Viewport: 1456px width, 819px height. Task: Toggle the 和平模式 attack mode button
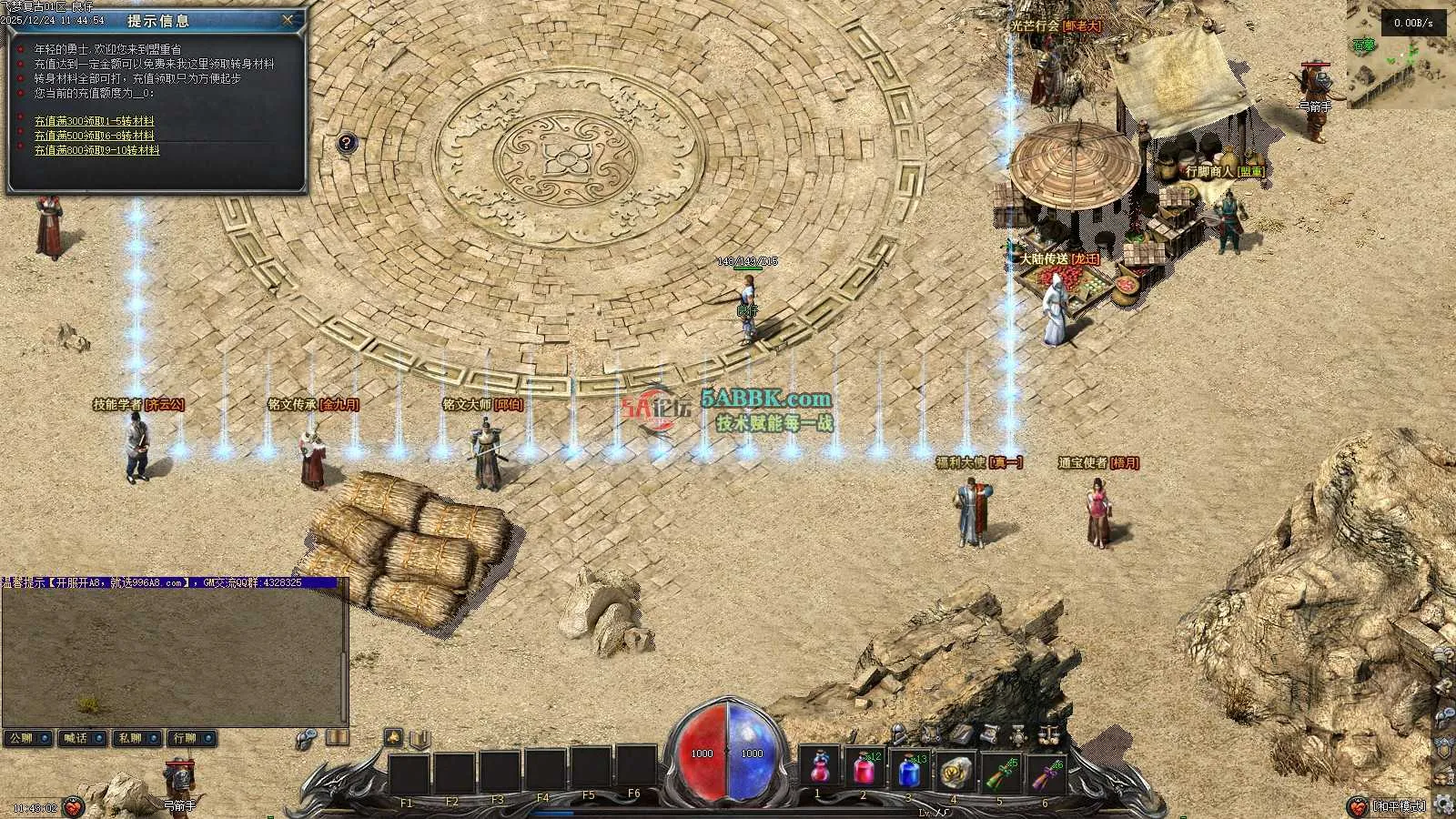(x=1400, y=806)
